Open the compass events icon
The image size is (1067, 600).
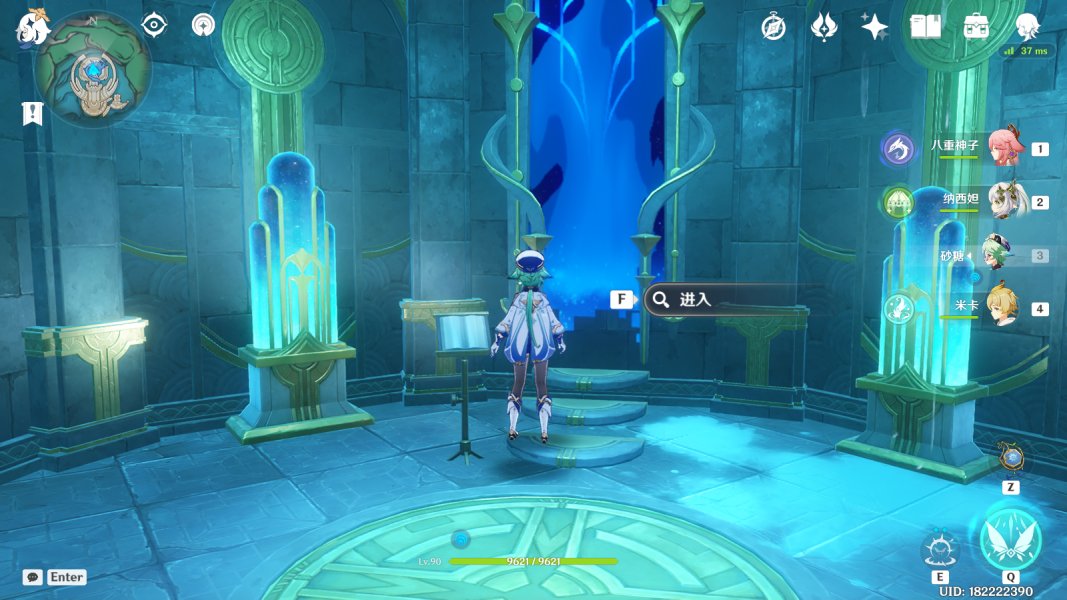point(772,27)
